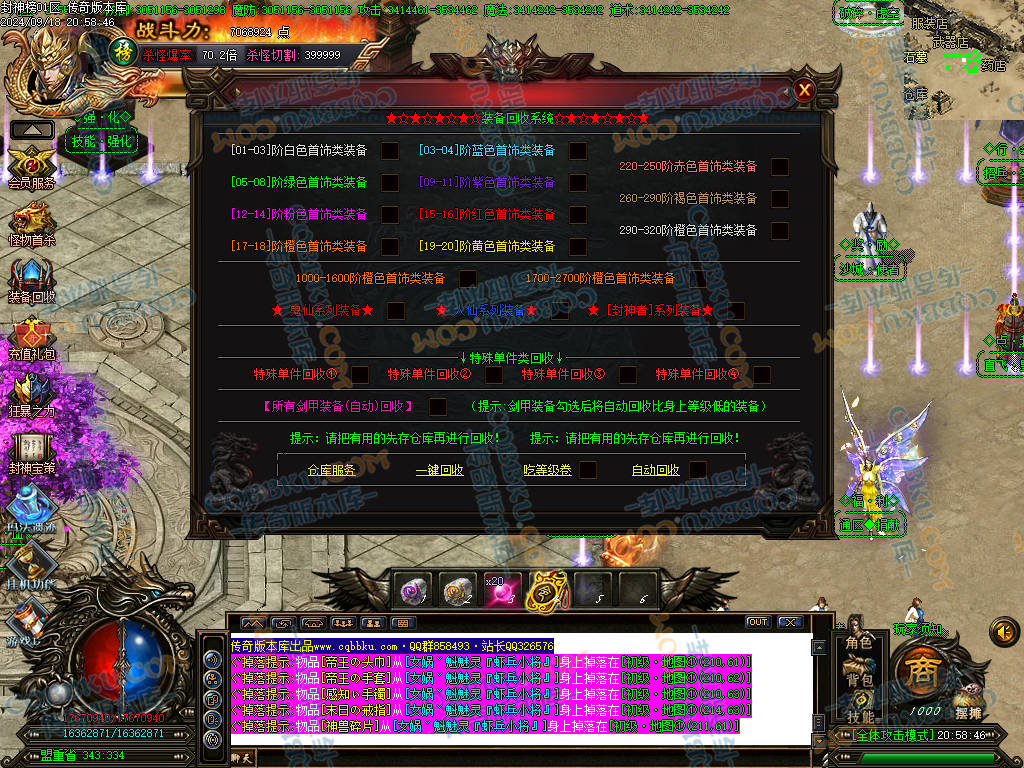Viewport: 1024px width, 768px height.
Task: Tick 特殊单件回收① checkbox
Action: point(360,375)
